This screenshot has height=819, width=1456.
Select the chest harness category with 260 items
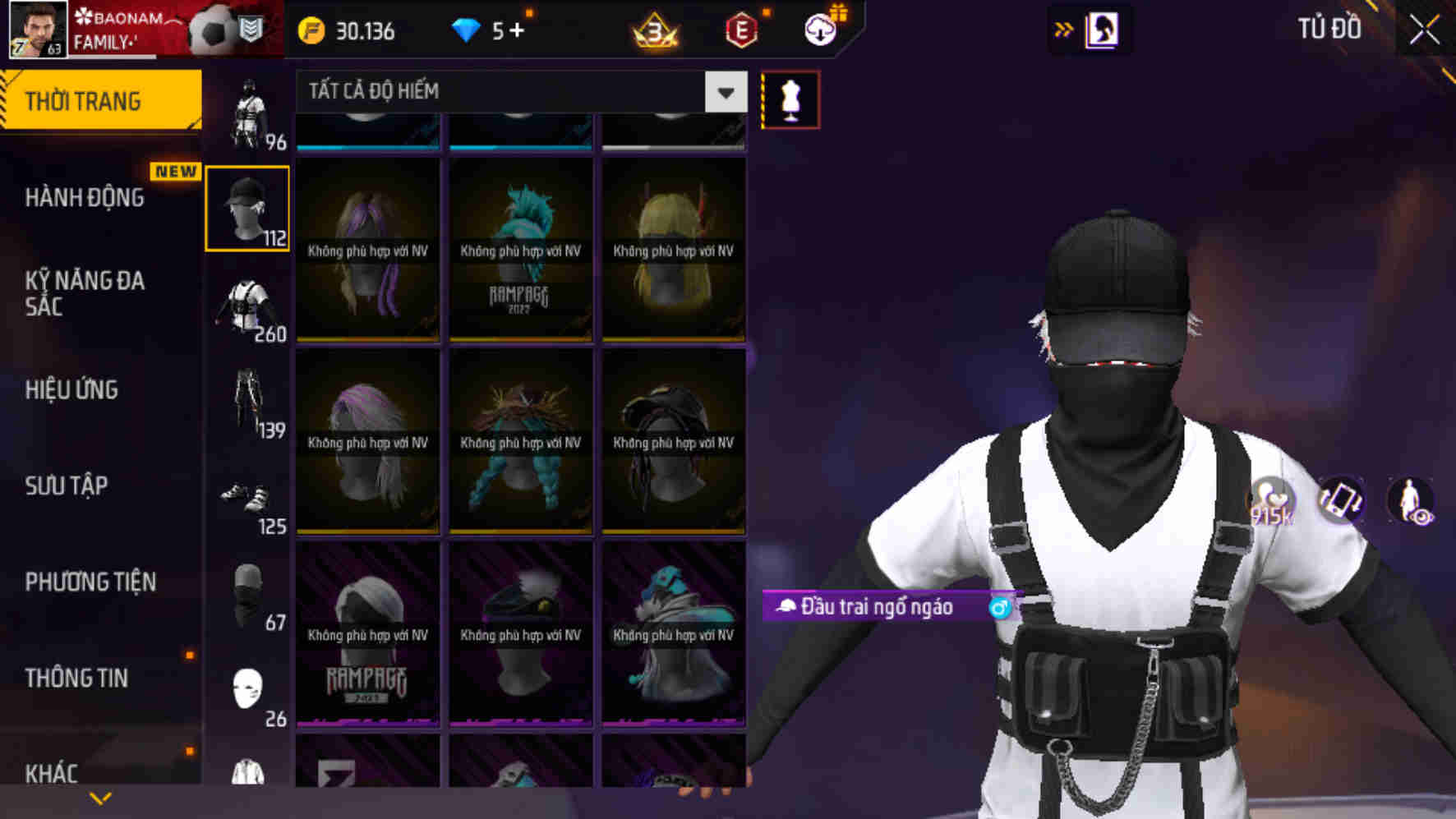[x=251, y=301]
